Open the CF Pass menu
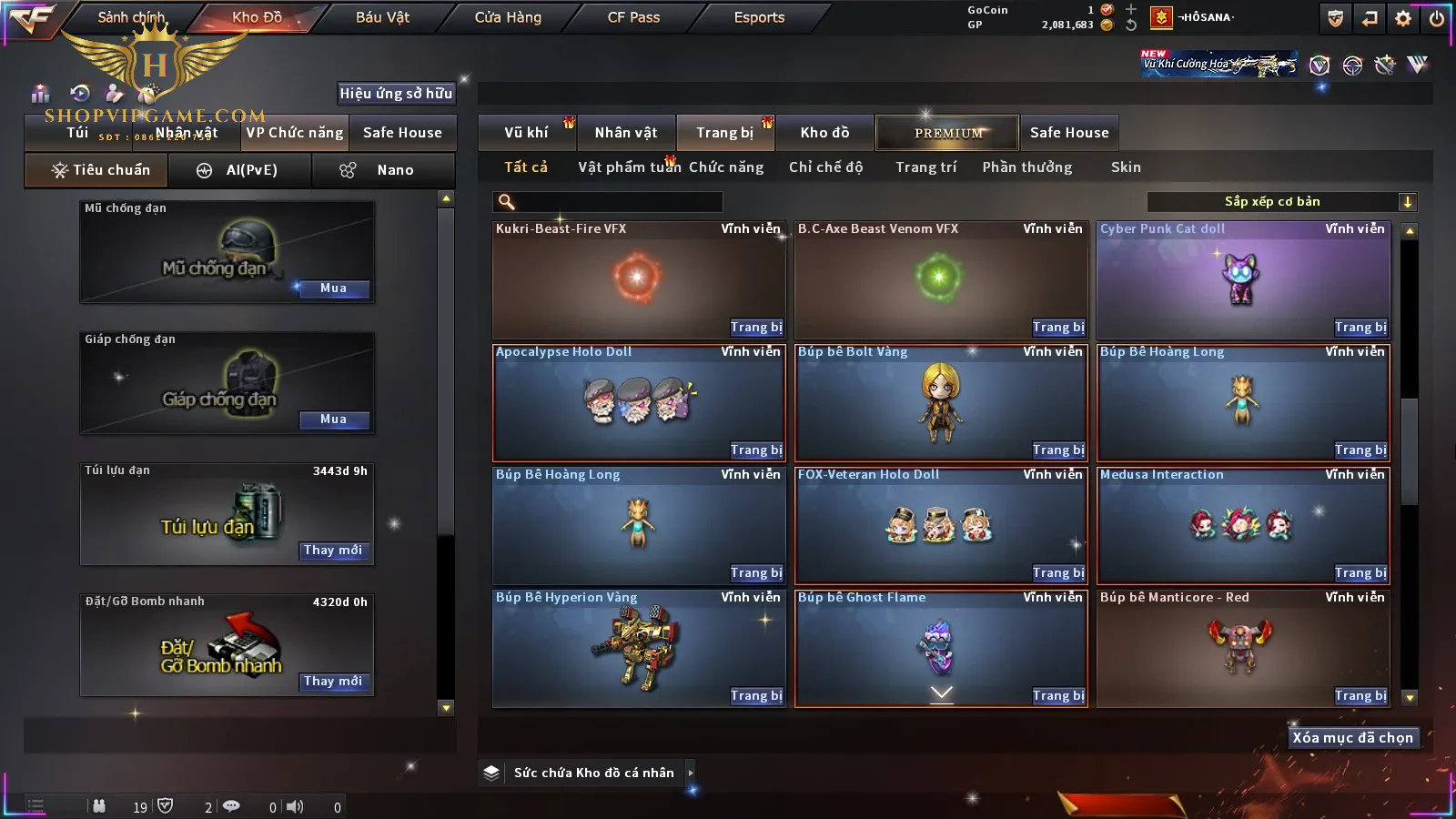1456x819 pixels. [x=633, y=17]
